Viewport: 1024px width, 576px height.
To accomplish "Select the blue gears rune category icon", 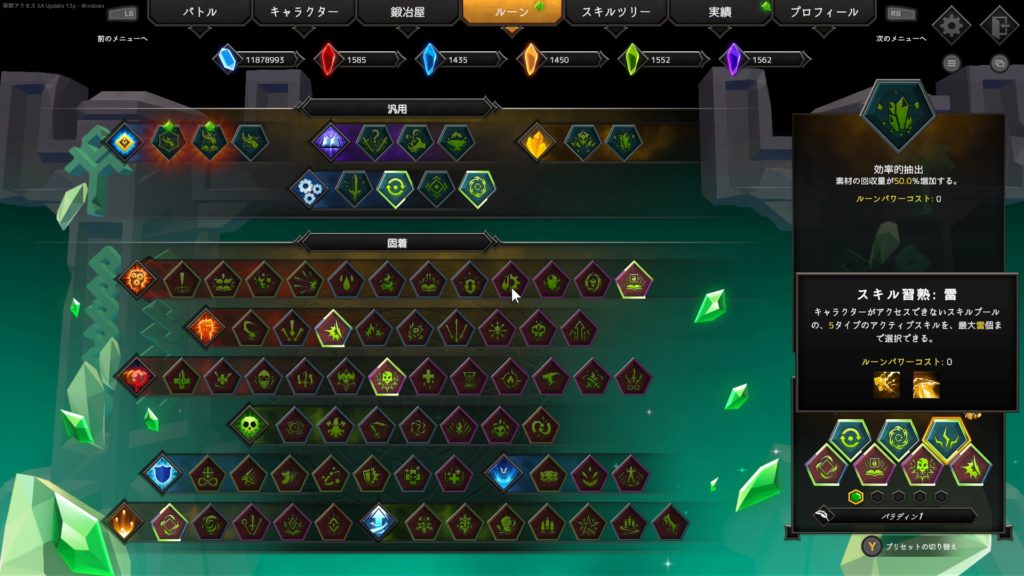I will [x=313, y=189].
